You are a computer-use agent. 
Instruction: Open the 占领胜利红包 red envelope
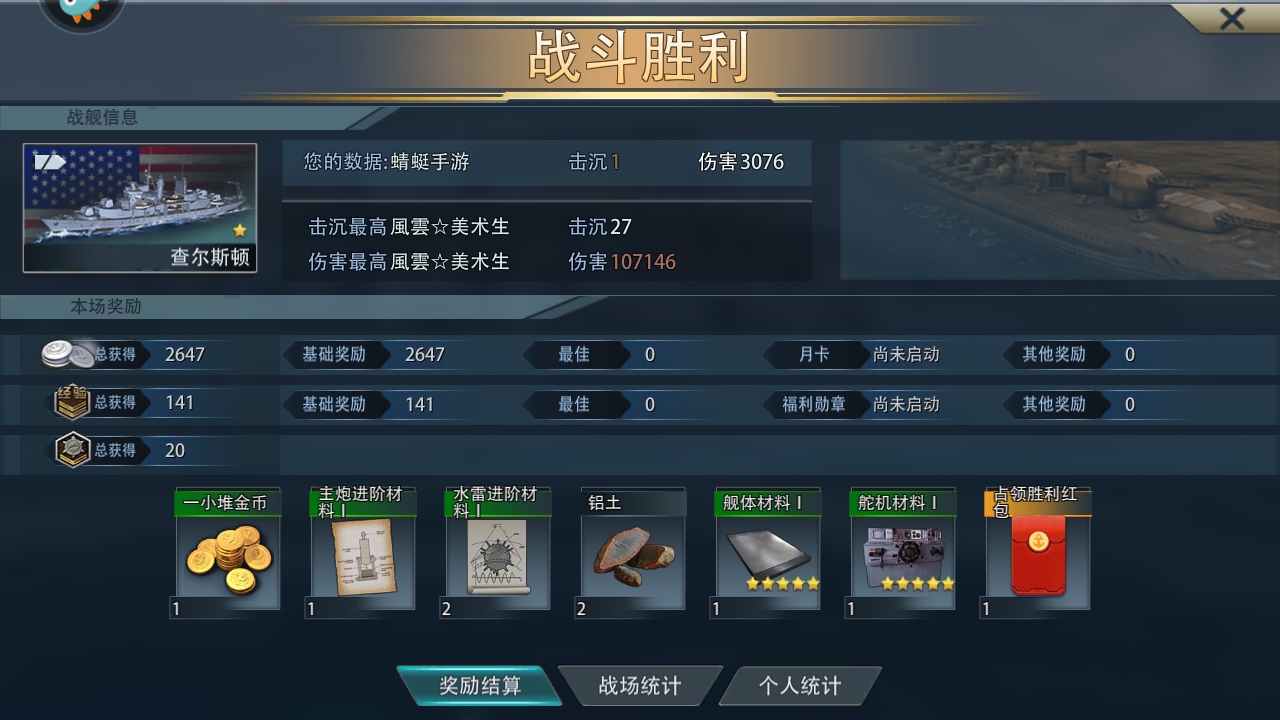click(x=1038, y=553)
